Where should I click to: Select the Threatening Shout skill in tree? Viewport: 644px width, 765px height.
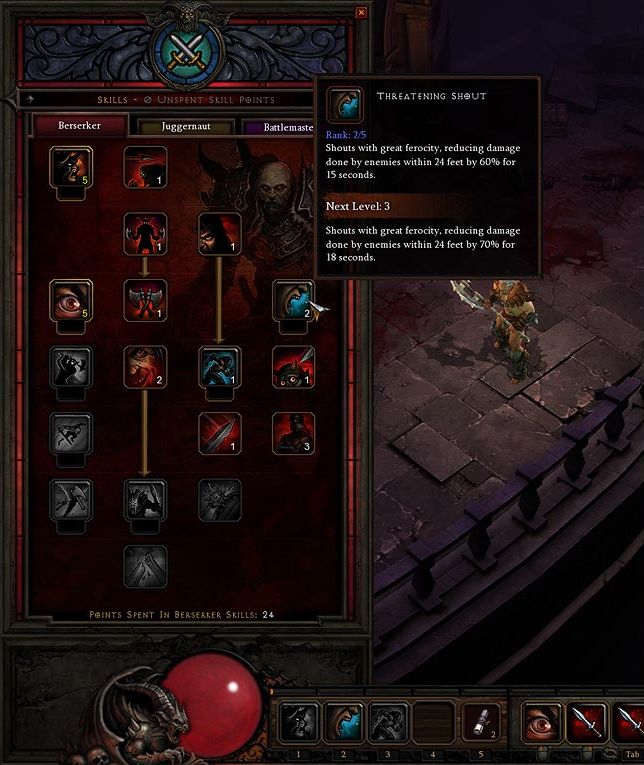tap(294, 301)
